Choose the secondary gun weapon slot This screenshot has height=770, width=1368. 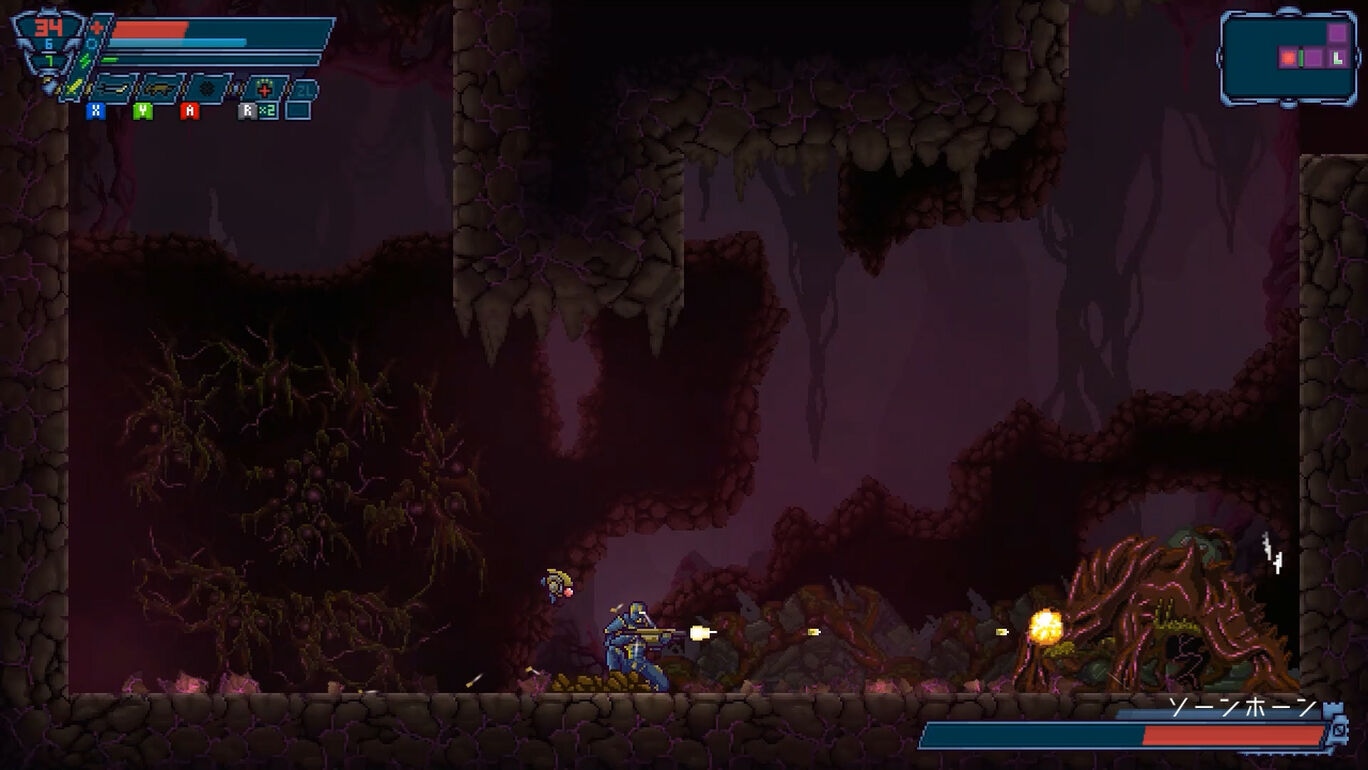pyautogui.click(x=159, y=89)
